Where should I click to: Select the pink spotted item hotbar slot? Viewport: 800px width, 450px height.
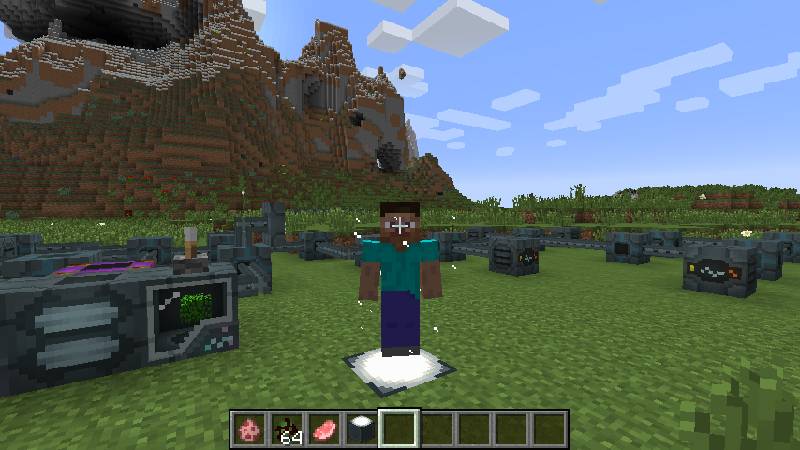click(x=249, y=429)
